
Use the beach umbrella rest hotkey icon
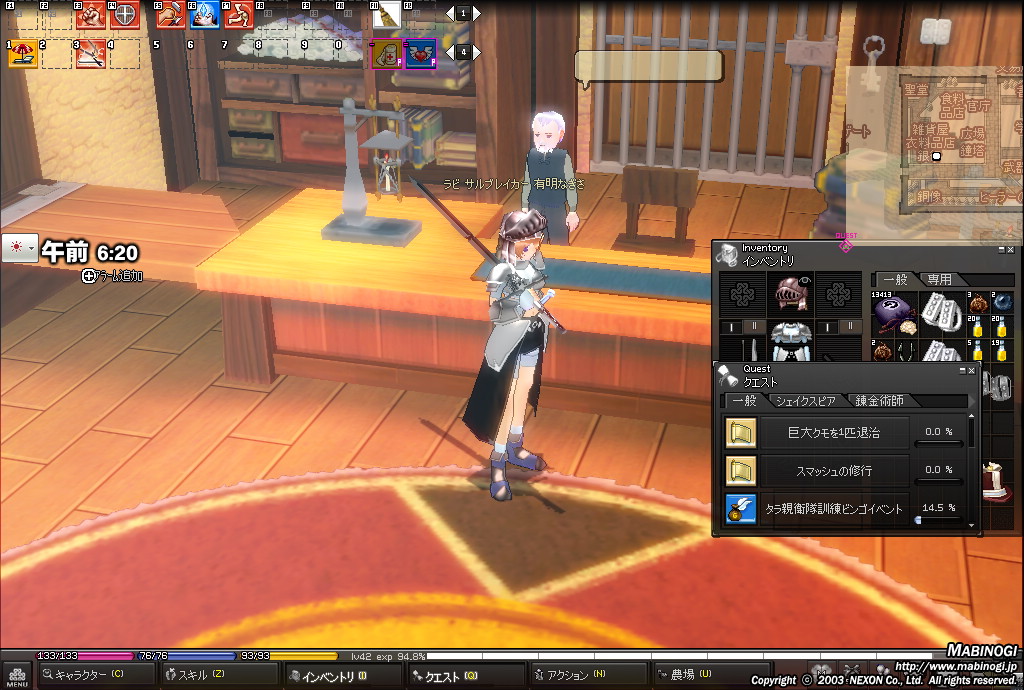(x=22, y=54)
